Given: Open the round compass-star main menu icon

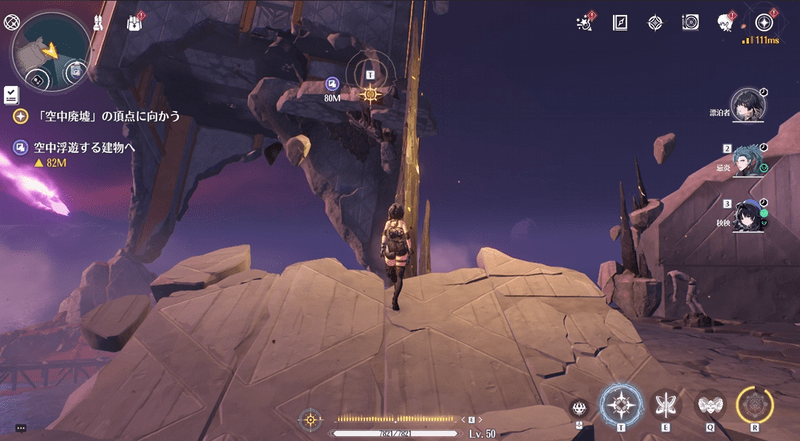Looking at the screenshot, I should coord(765,21).
